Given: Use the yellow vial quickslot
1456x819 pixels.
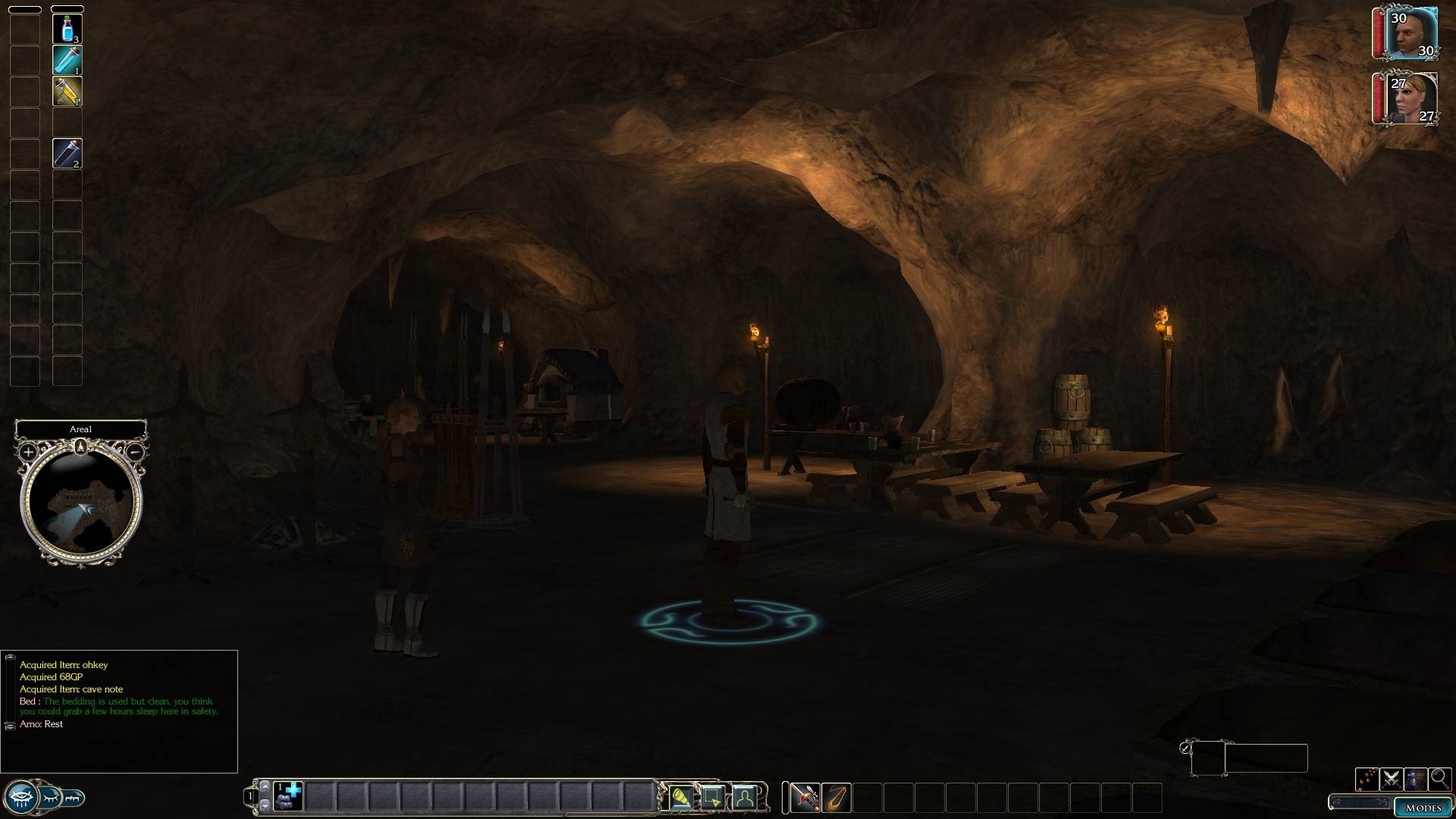Looking at the screenshot, I should (x=67, y=91).
